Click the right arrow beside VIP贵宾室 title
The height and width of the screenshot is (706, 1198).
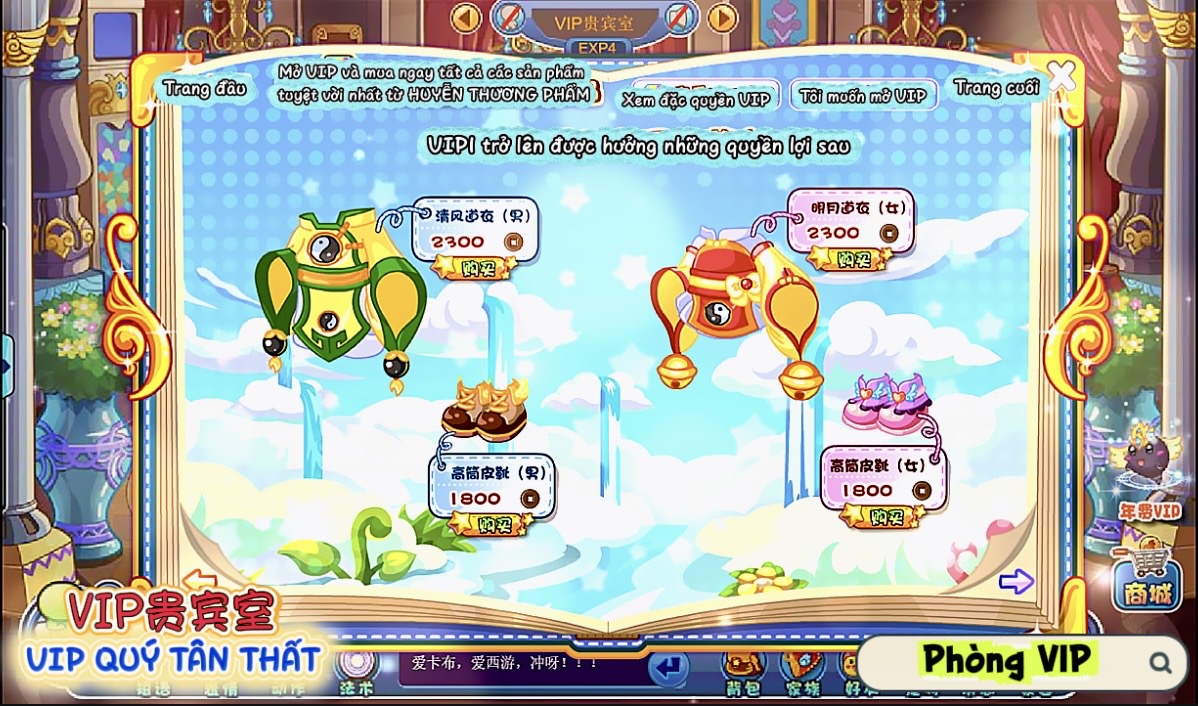point(722,17)
